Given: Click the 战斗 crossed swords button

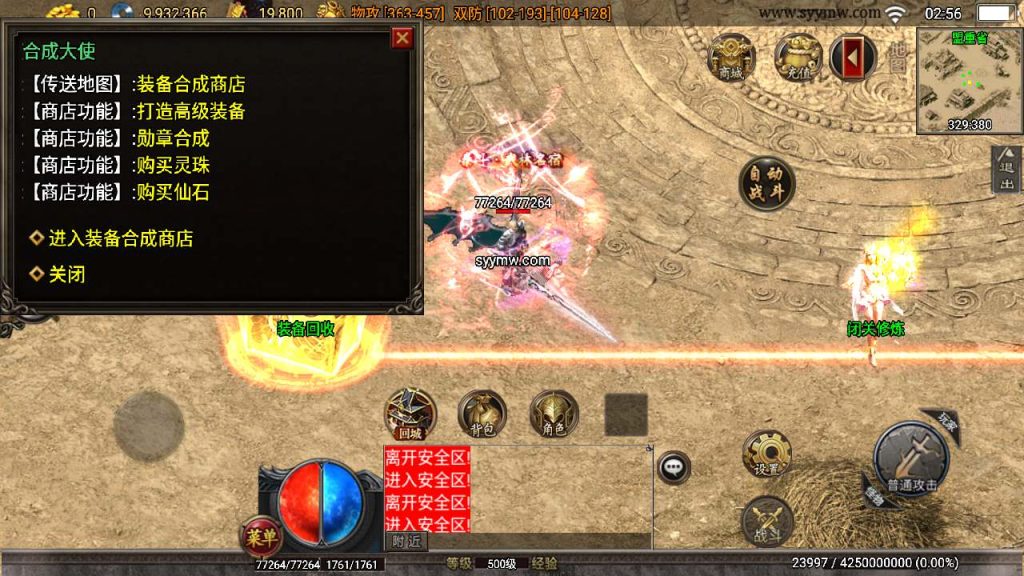Looking at the screenshot, I should 767,520.
